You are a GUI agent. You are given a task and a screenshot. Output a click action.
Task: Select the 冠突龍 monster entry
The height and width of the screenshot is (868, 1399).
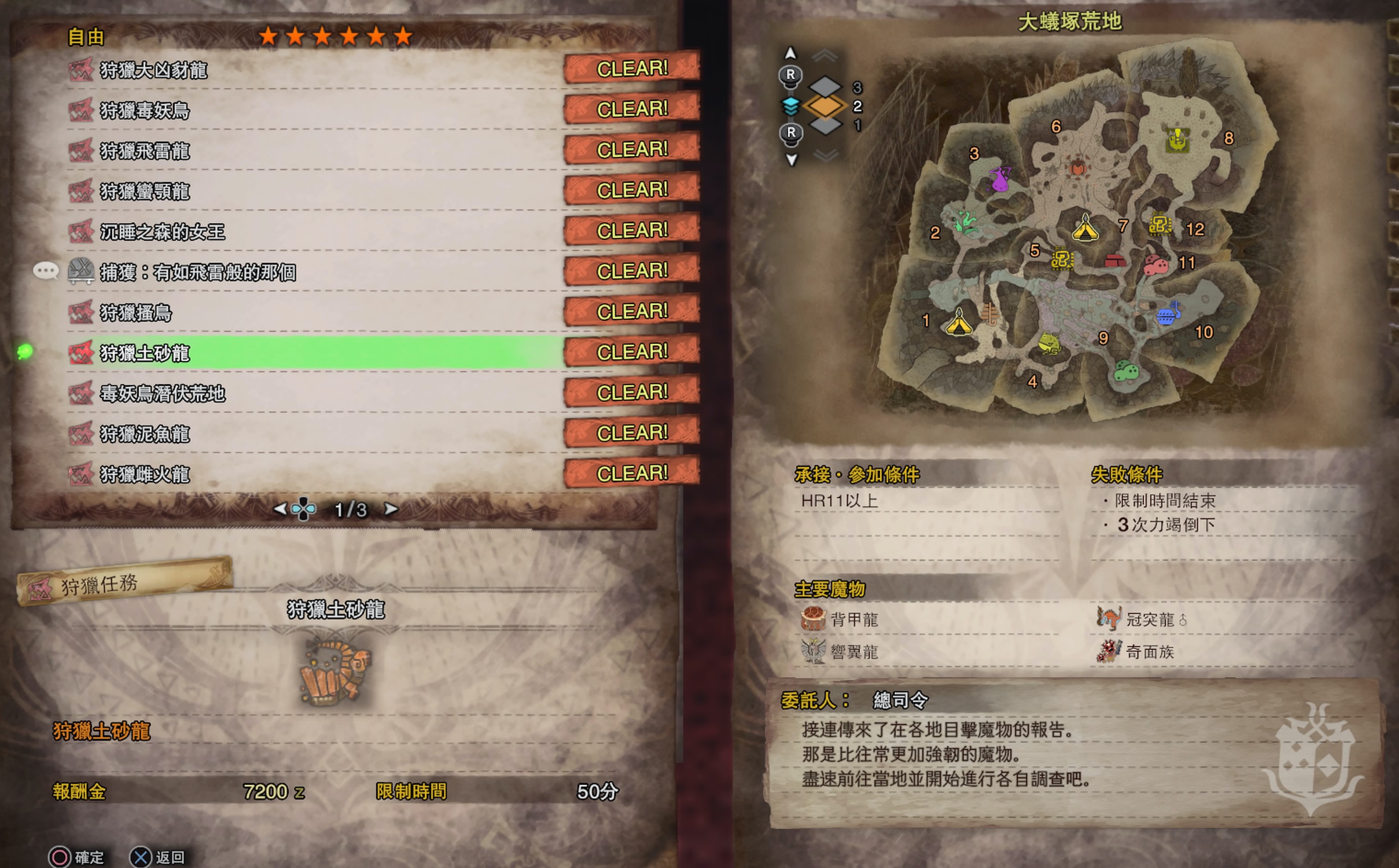pos(1150,620)
